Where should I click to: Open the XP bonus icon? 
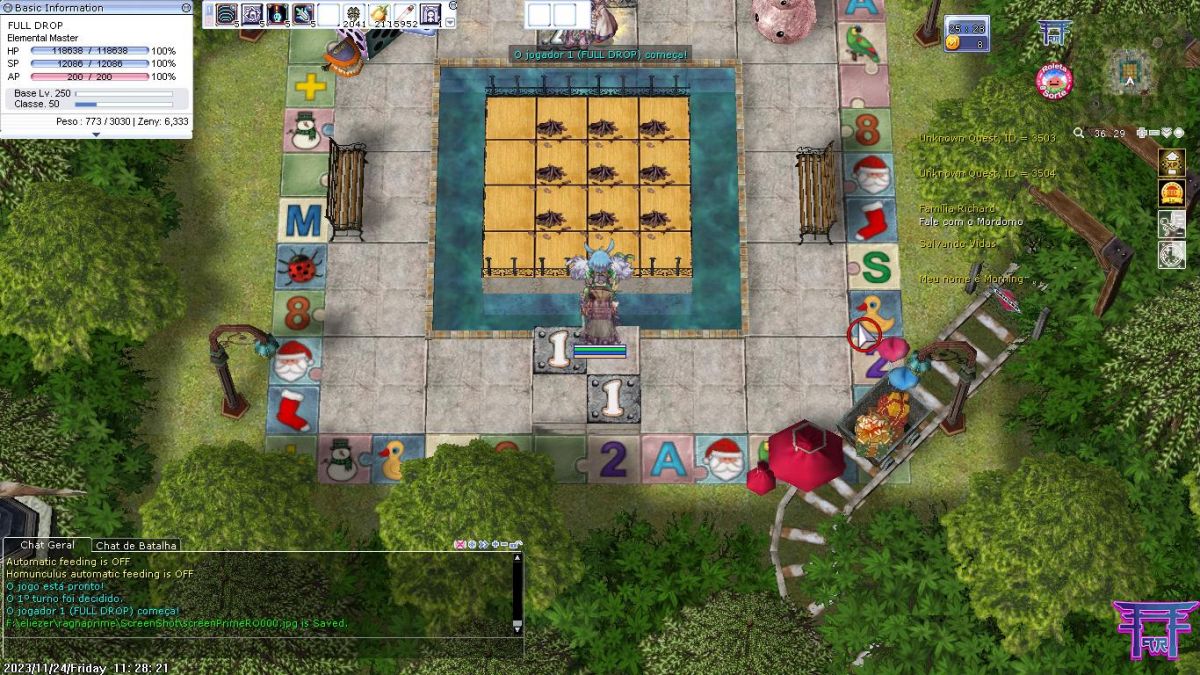point(1171,161)
